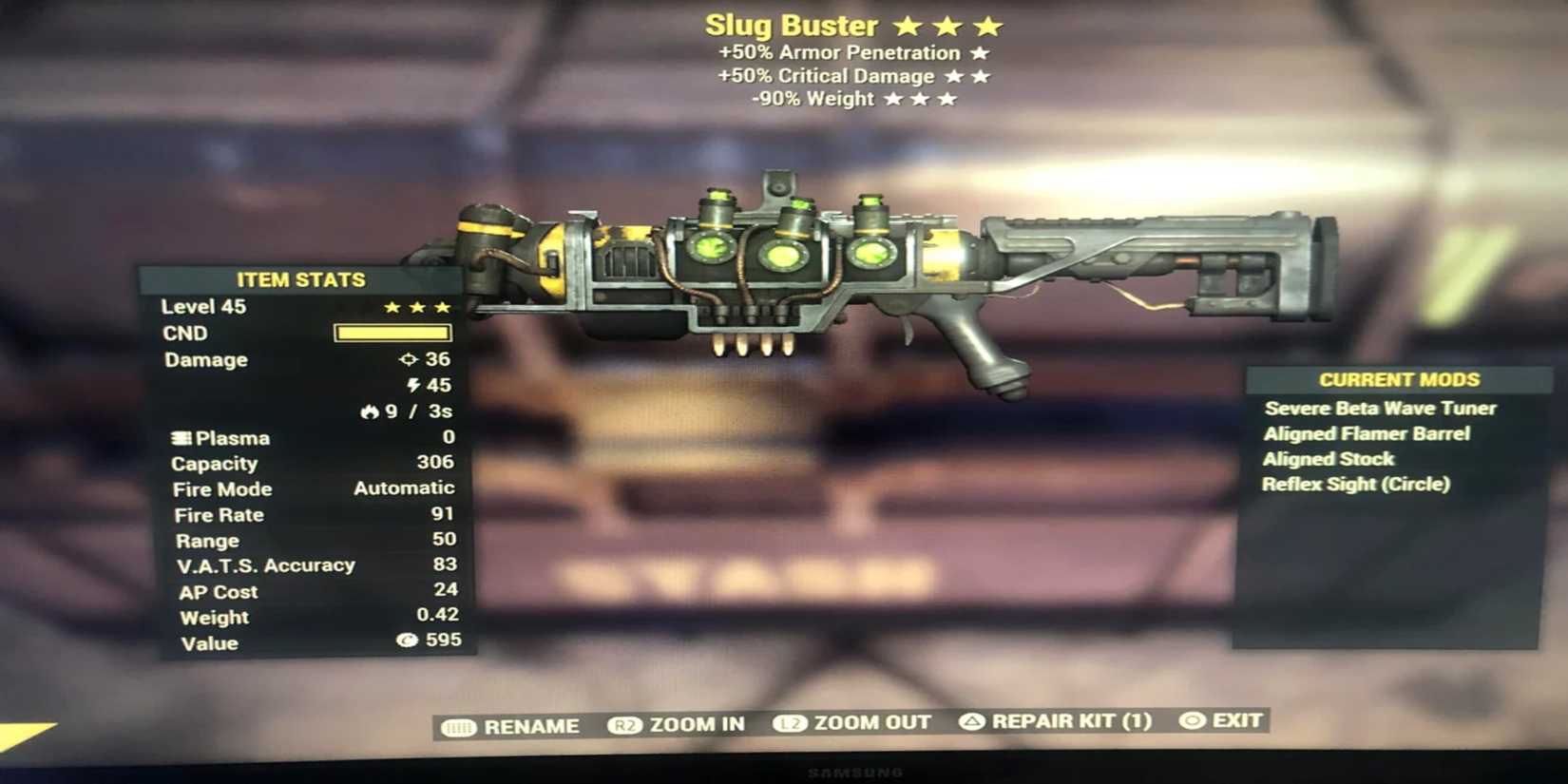Open the Fire Mode selector
Screen dimensions: 1568x784
tap(222, 488)
